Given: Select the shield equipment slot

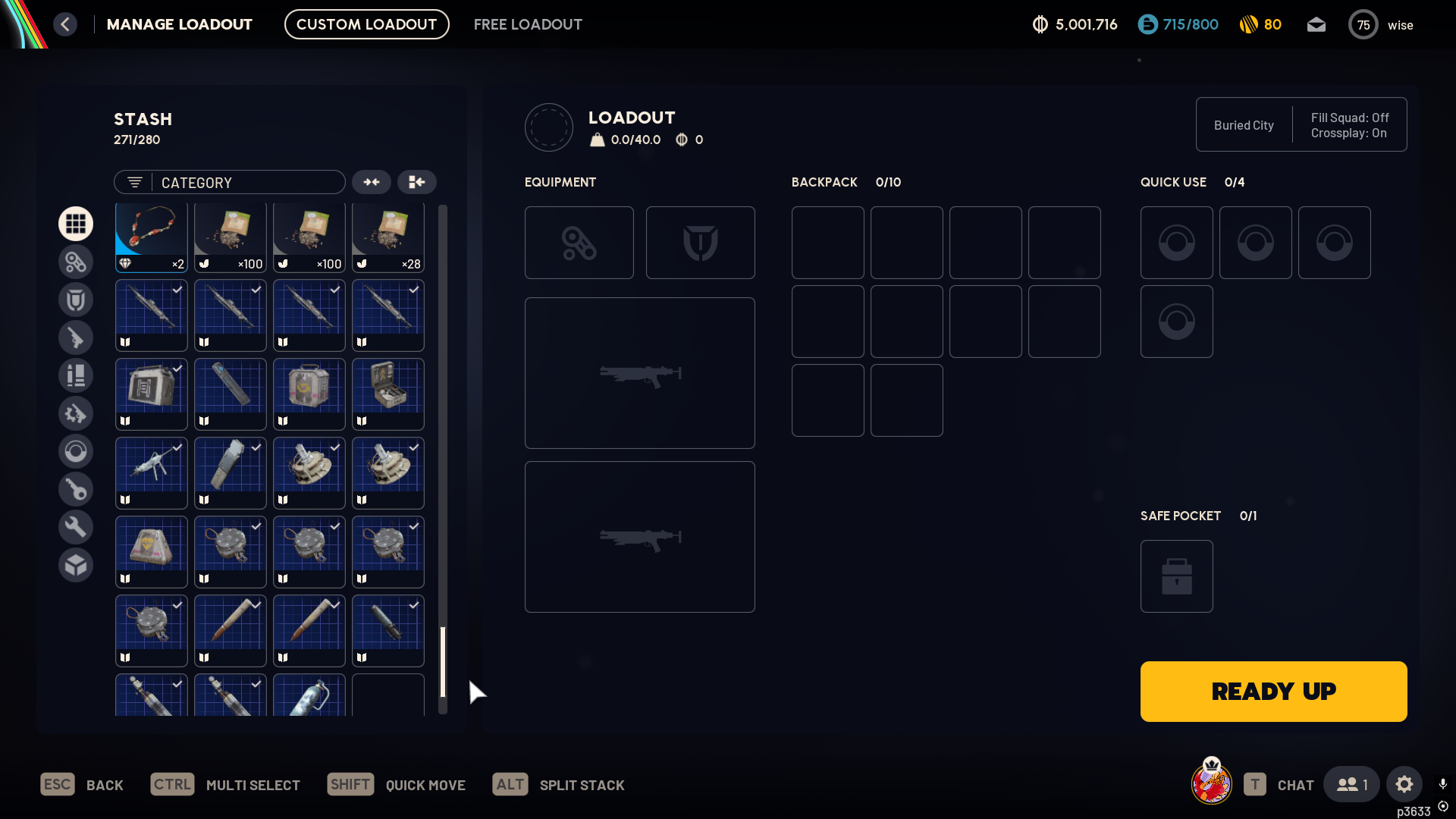Looking at the screenshot, I should pyautogui.click(x=700, y=243).
